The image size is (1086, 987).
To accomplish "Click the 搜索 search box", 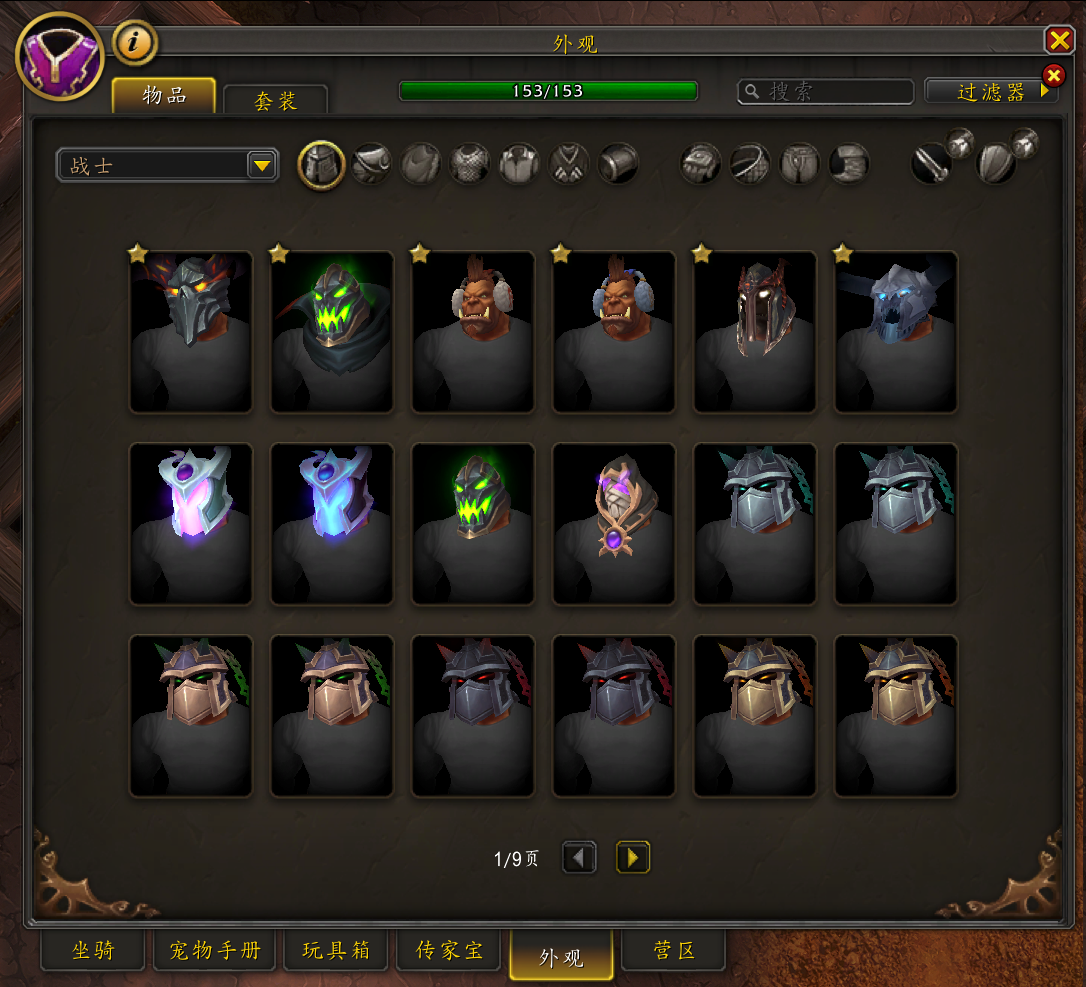I will pyautogui.click(x=835, y=92).
